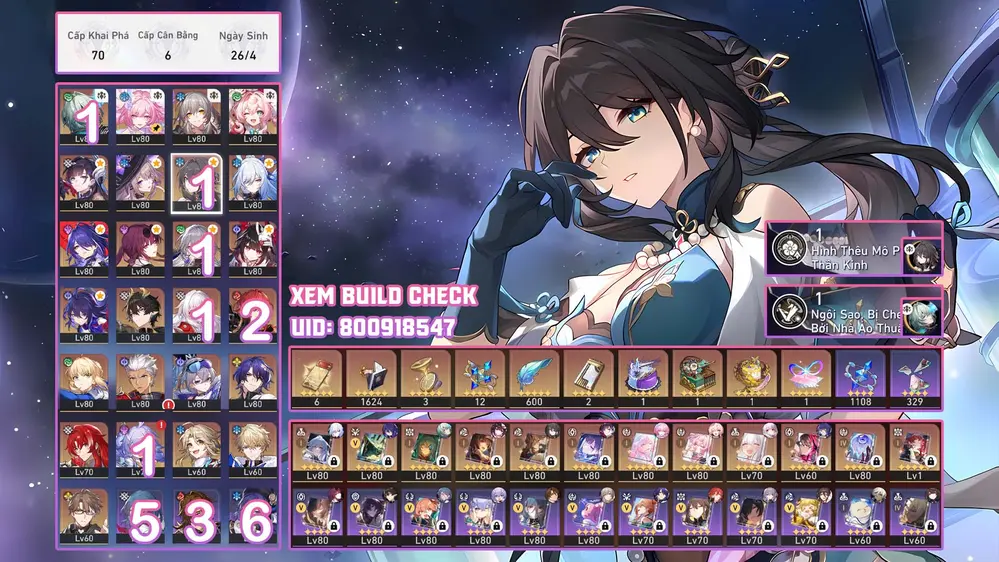Select the purple cake item slot
The image size is (999, 562).
[643, 377]
